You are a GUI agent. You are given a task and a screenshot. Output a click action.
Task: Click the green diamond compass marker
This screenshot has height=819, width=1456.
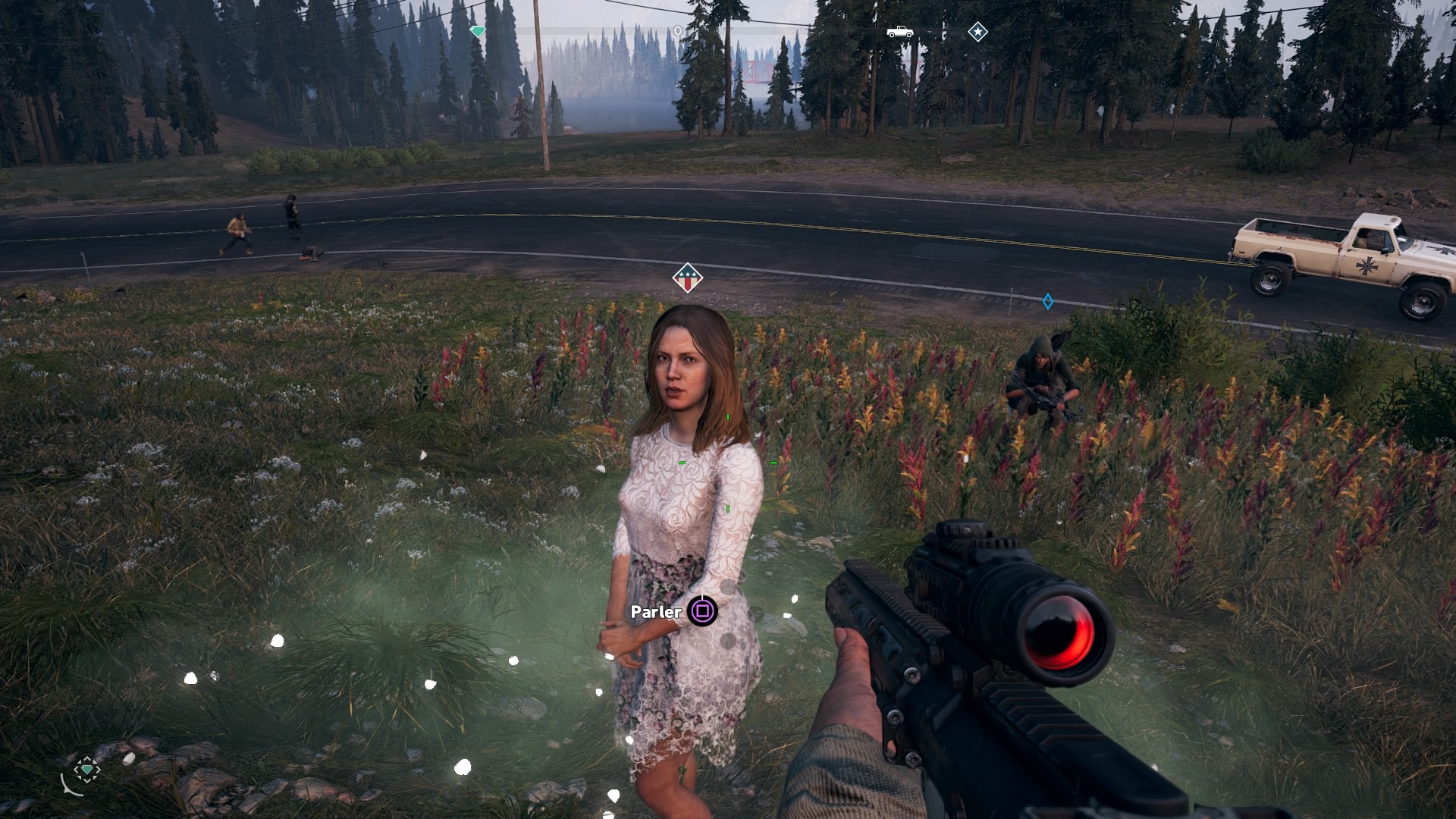click(x=478, y=32)
